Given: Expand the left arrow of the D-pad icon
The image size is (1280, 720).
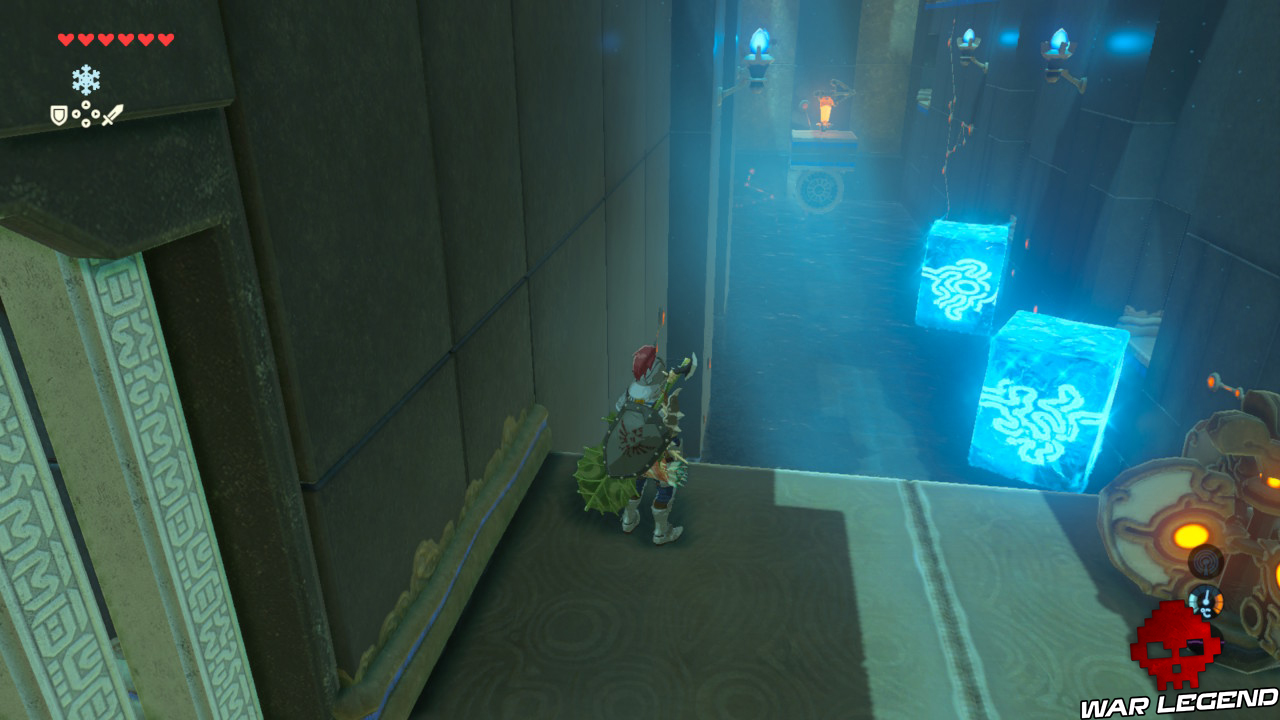Looking at the screenshot, I should click(x=76, y=113).
